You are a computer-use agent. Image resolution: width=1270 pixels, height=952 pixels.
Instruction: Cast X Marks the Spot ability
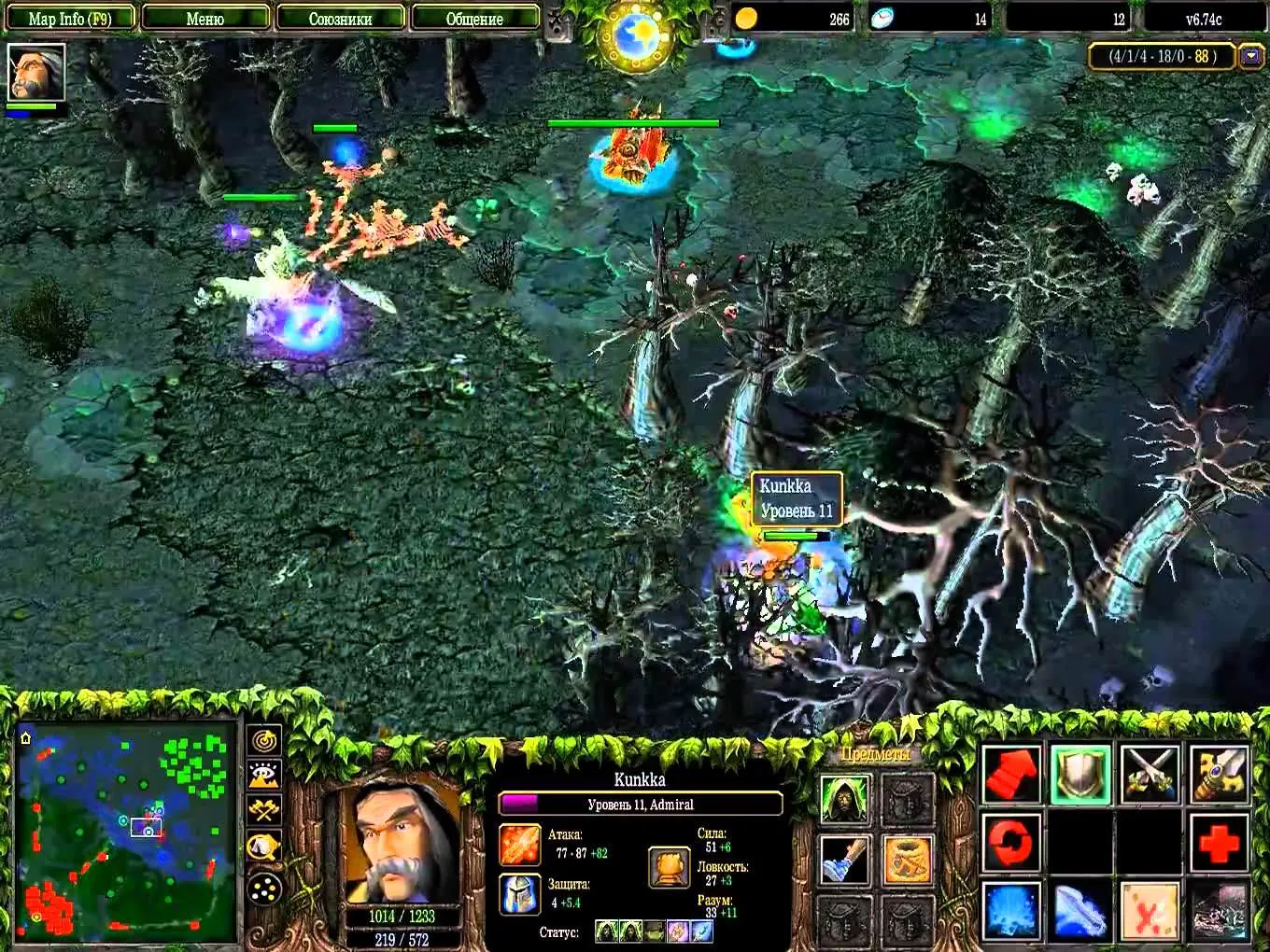tap(1150, 911)
